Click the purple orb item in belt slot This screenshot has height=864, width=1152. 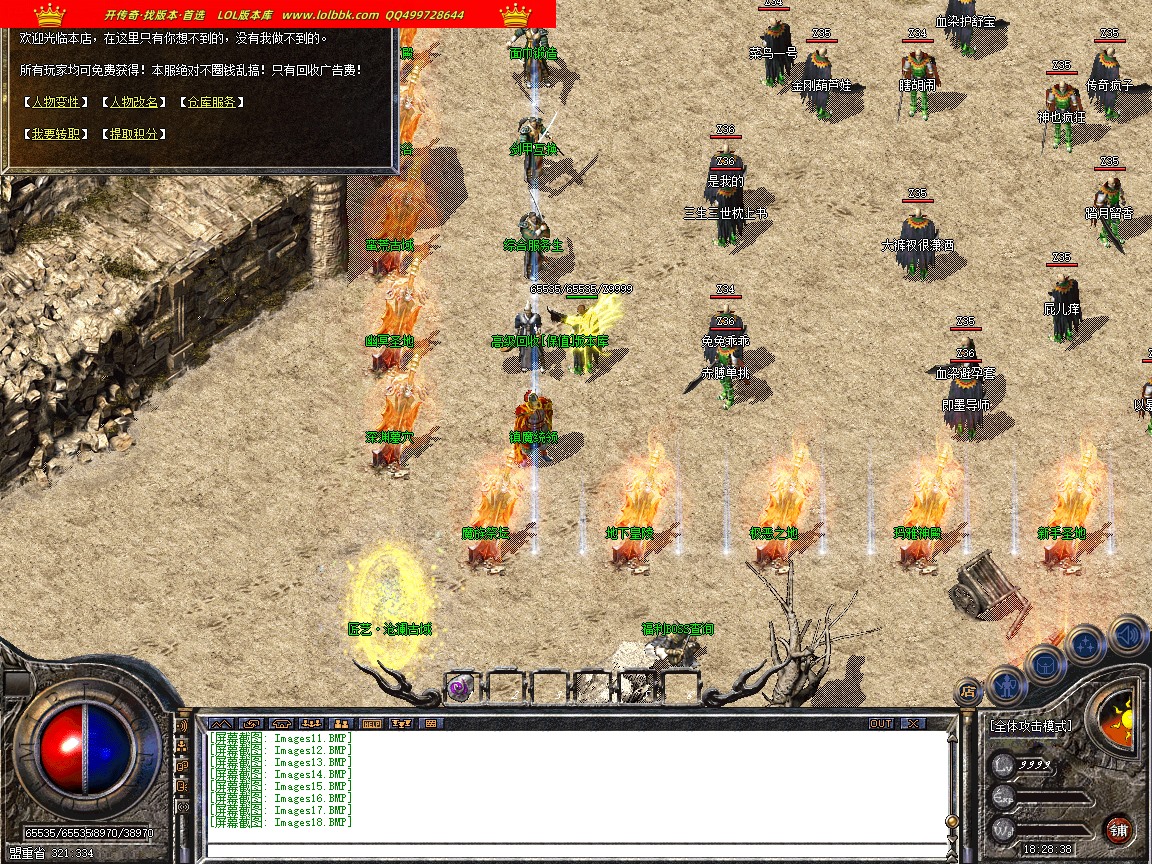coord(460,688)
